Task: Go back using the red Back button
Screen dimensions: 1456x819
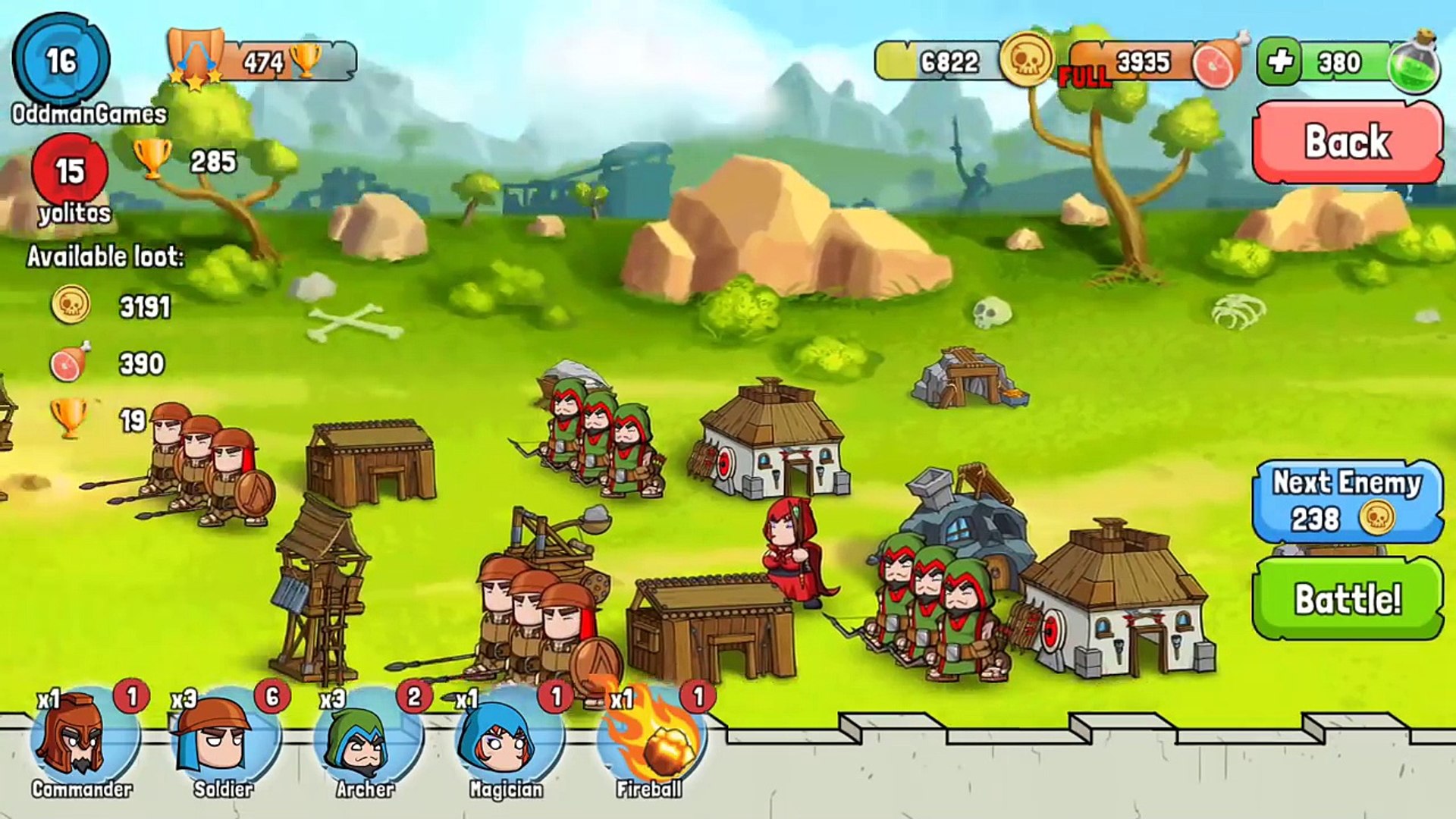Action: [1347, 142]
